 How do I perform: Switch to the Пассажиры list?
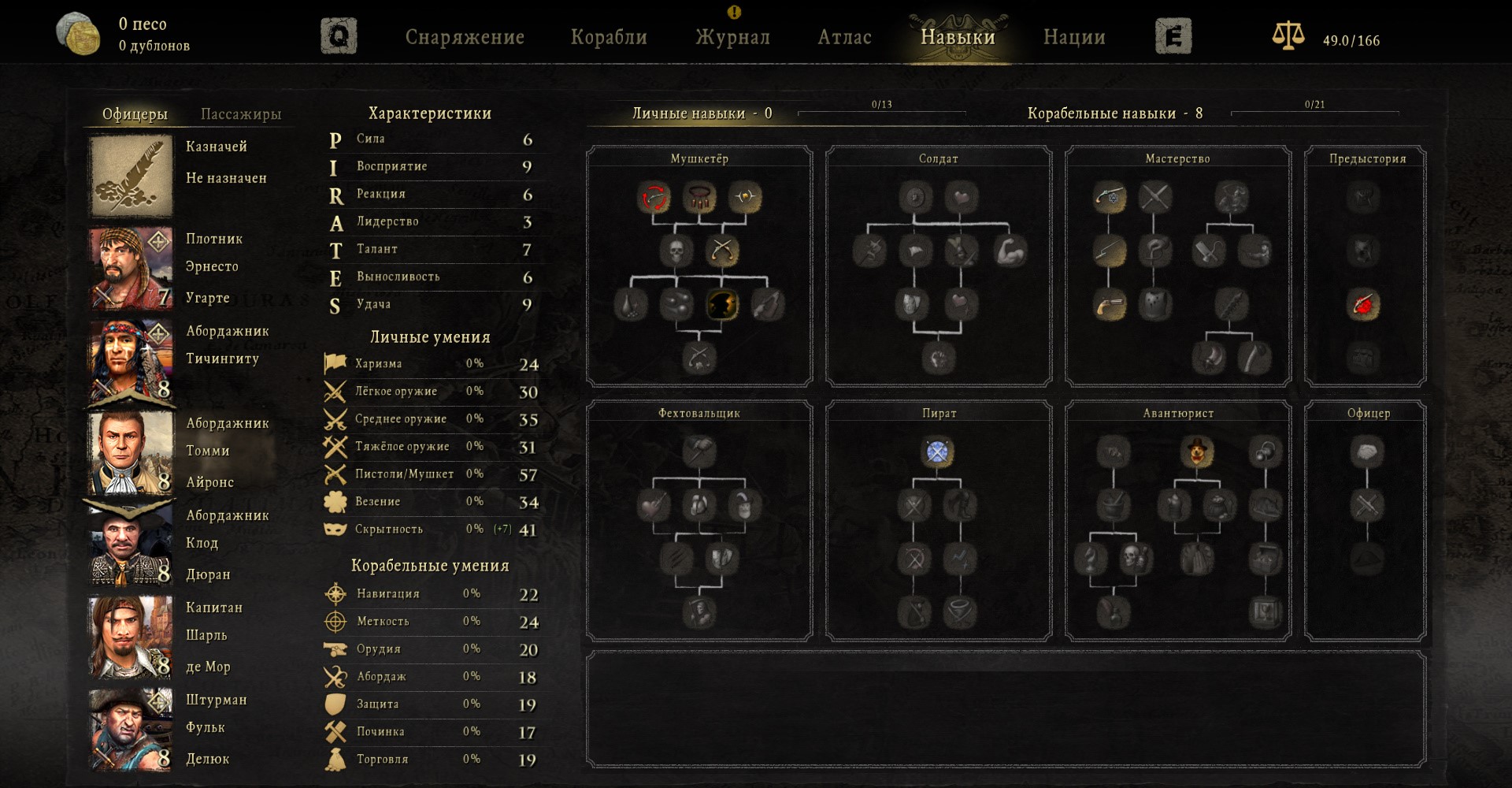tap(241, 114)
